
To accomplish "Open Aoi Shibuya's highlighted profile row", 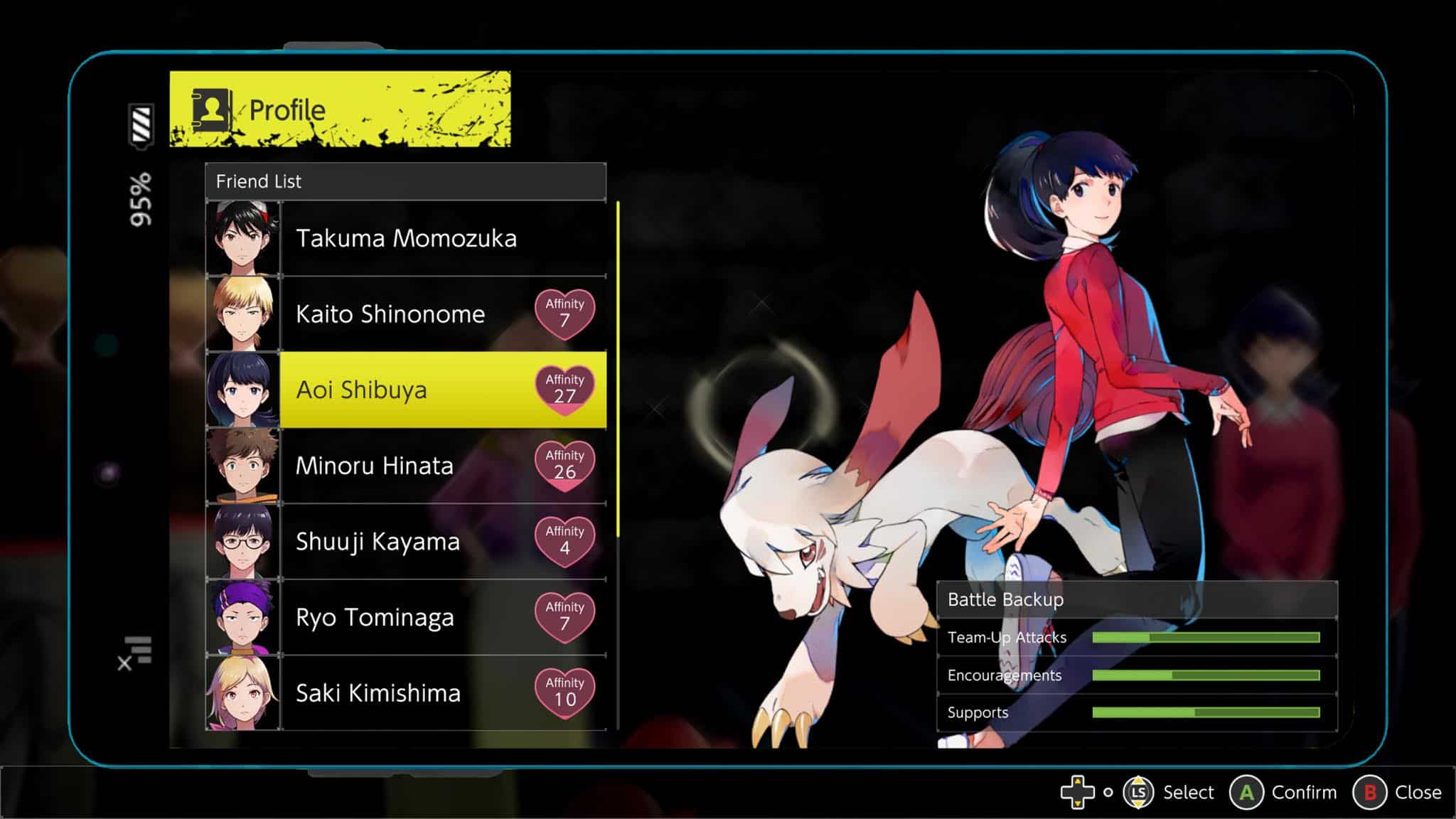I will click(x=405, y=390).
